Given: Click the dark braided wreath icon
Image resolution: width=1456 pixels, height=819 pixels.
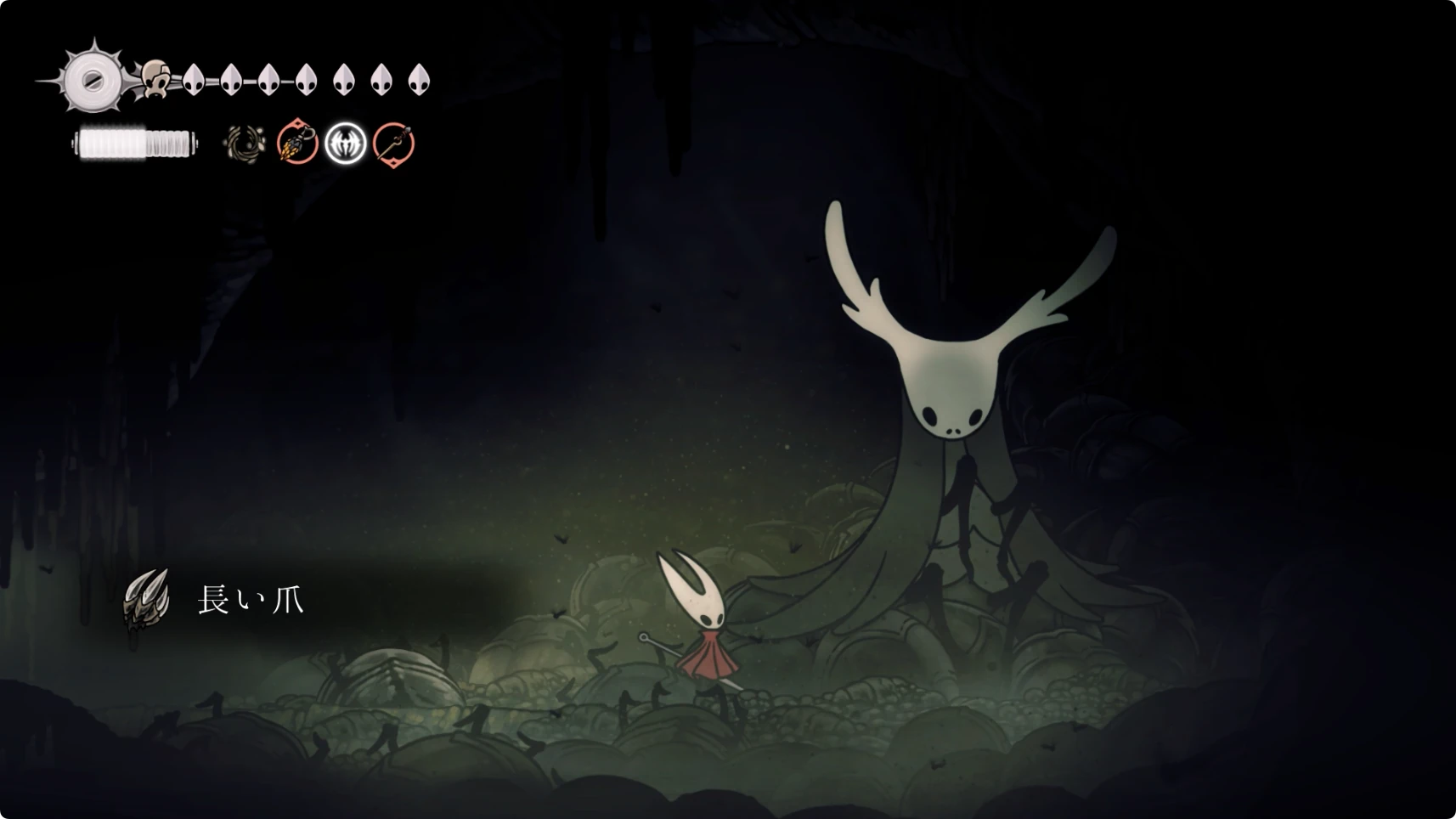Looking at the screenshot, I should (245, 144).
